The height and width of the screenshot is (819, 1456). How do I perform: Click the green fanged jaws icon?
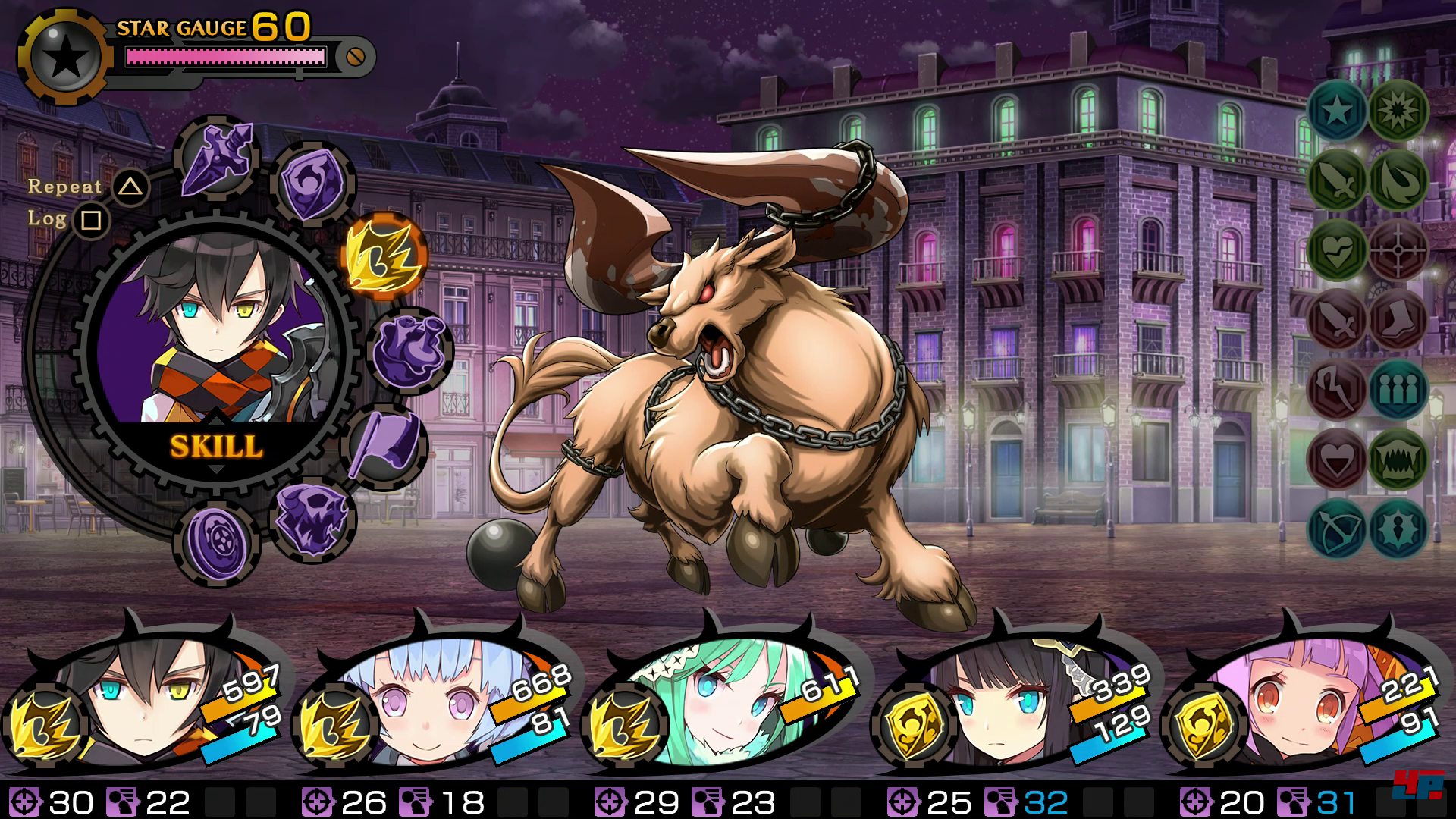click(1398, 458)
